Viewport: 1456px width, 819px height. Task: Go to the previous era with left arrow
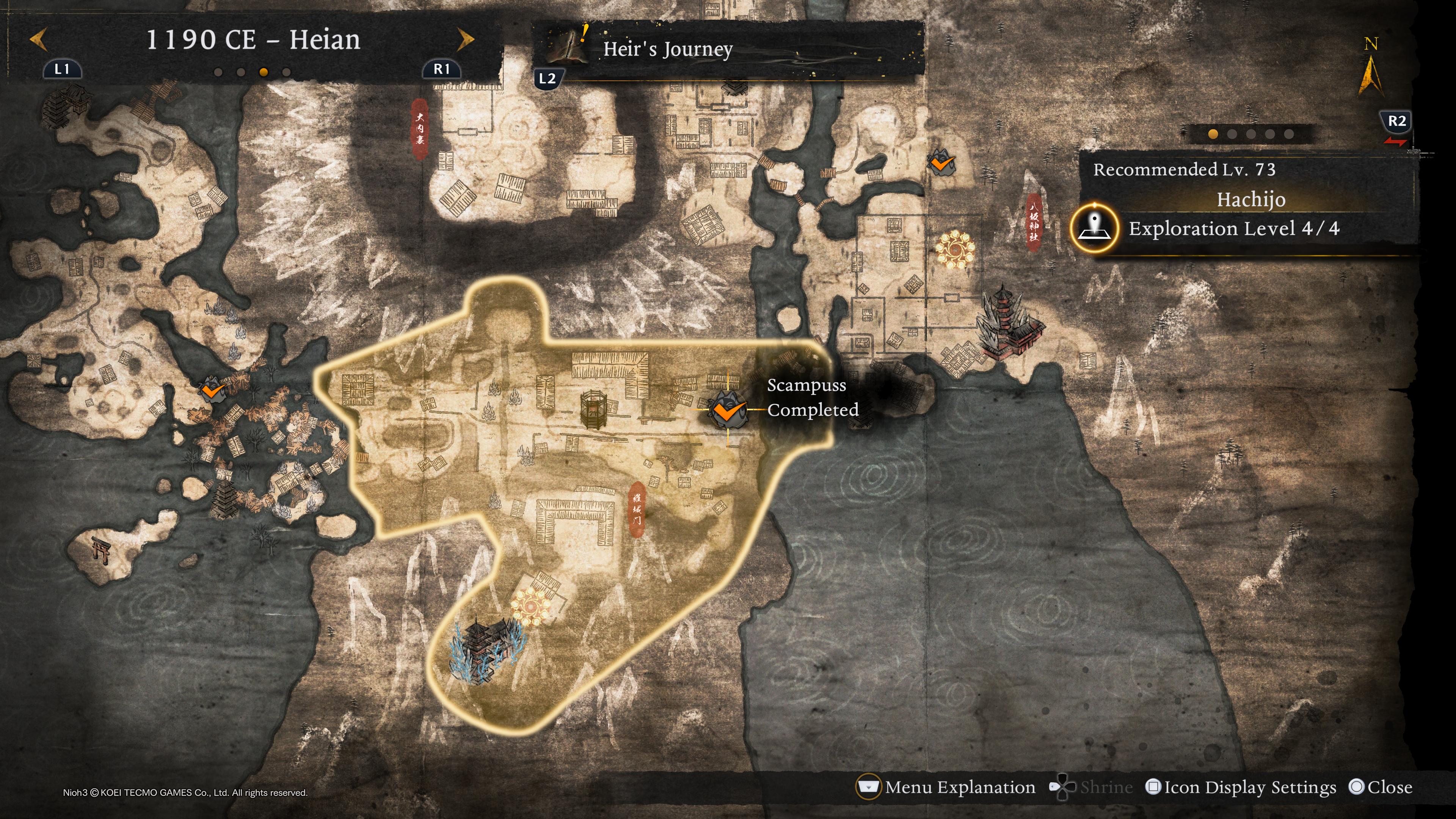[38, 39]
